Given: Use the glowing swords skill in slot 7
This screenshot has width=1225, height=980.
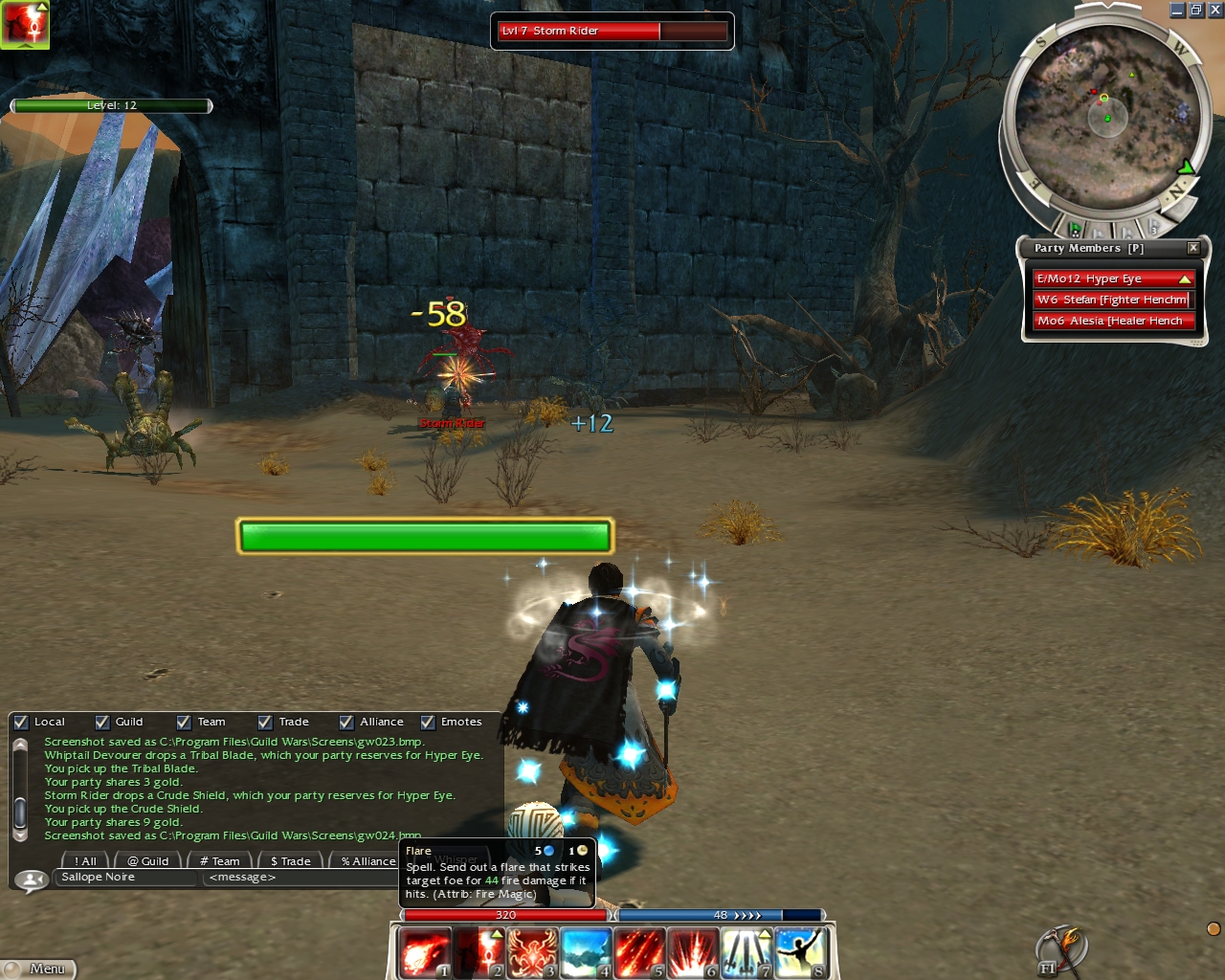Looking at the screenshot, I should [747, 953].
